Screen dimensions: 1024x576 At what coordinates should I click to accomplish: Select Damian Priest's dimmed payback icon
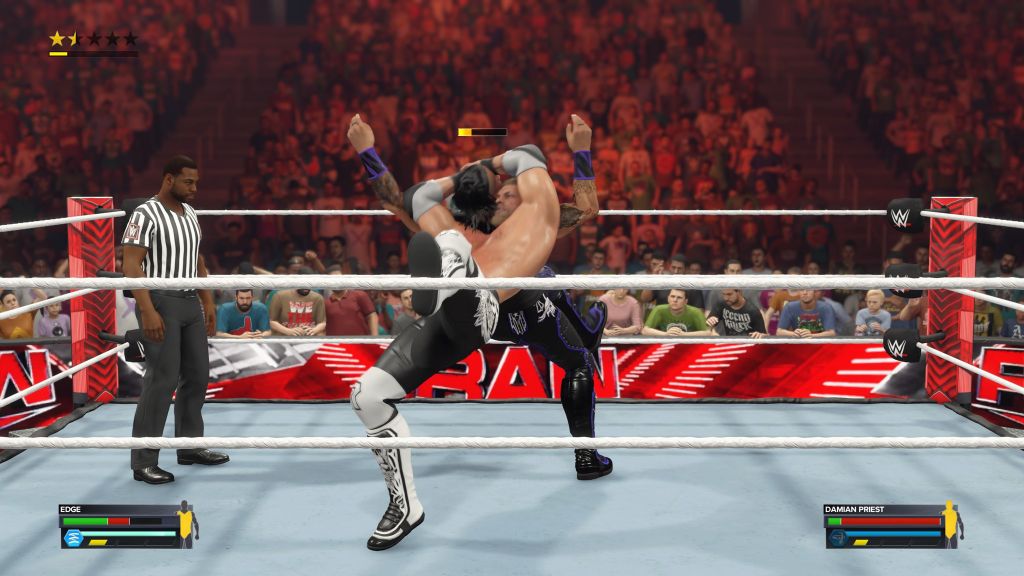coord(838,537)
